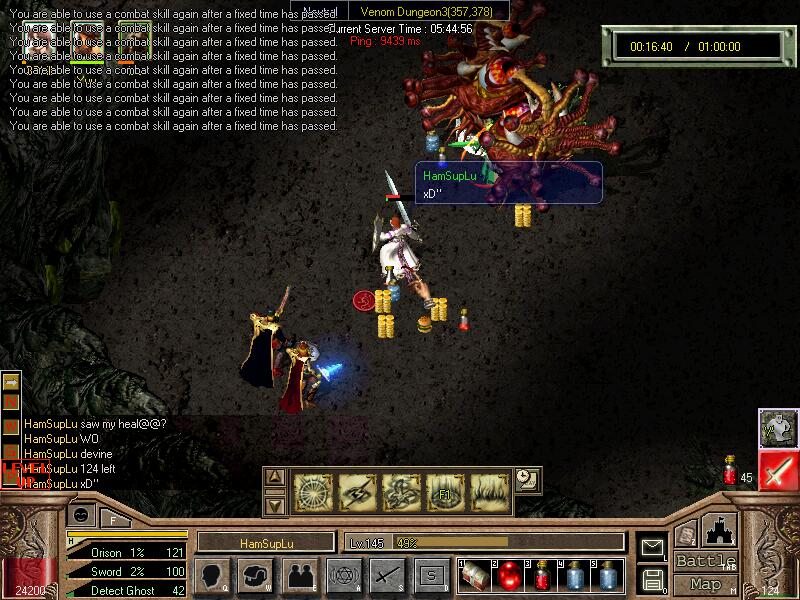This screenshot has width=800, height=600.
Task: Activate the red sword attack icon
Action: click(777, 470)
